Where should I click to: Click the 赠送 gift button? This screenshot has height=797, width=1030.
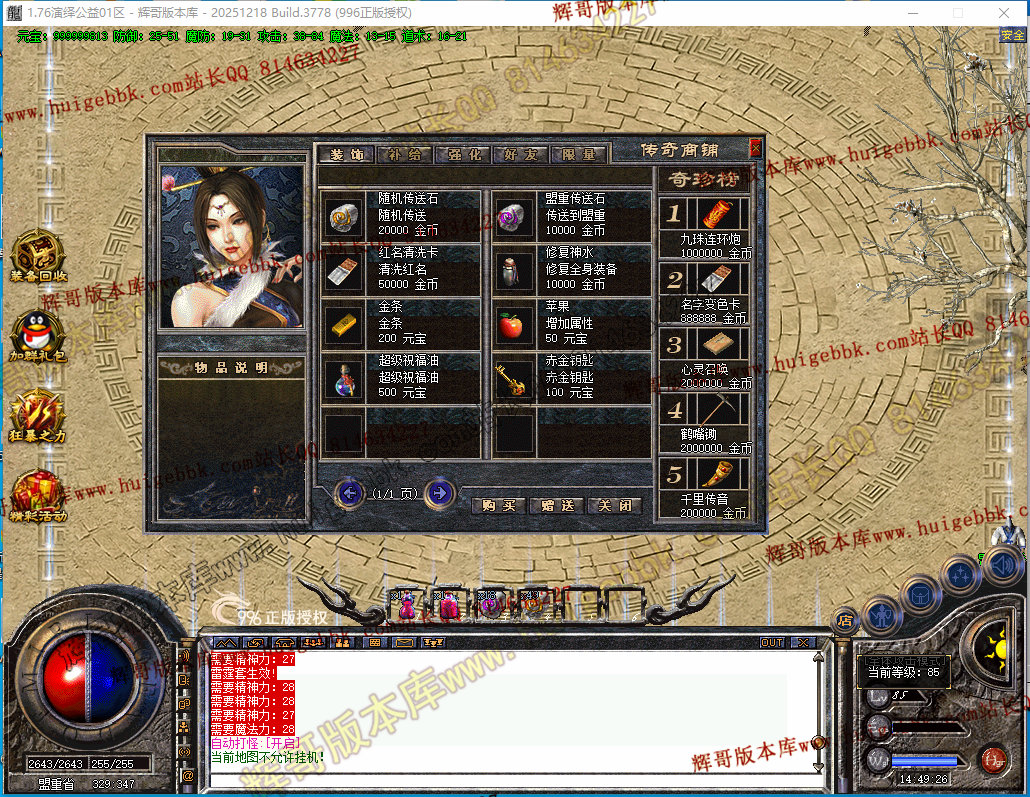[556, 506]
